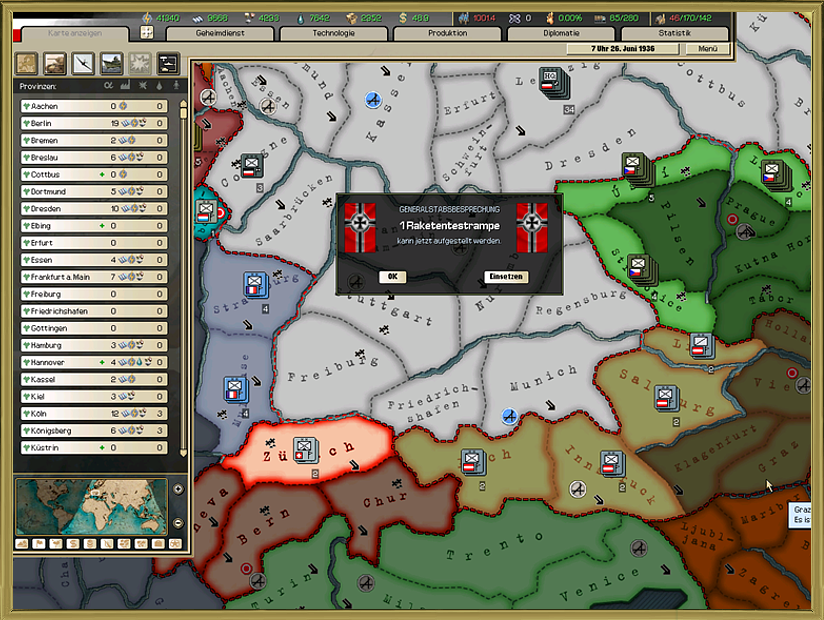Choose Einsetzen to deploy the Raketentestrampe
The image size is (824, 620).
505,277
